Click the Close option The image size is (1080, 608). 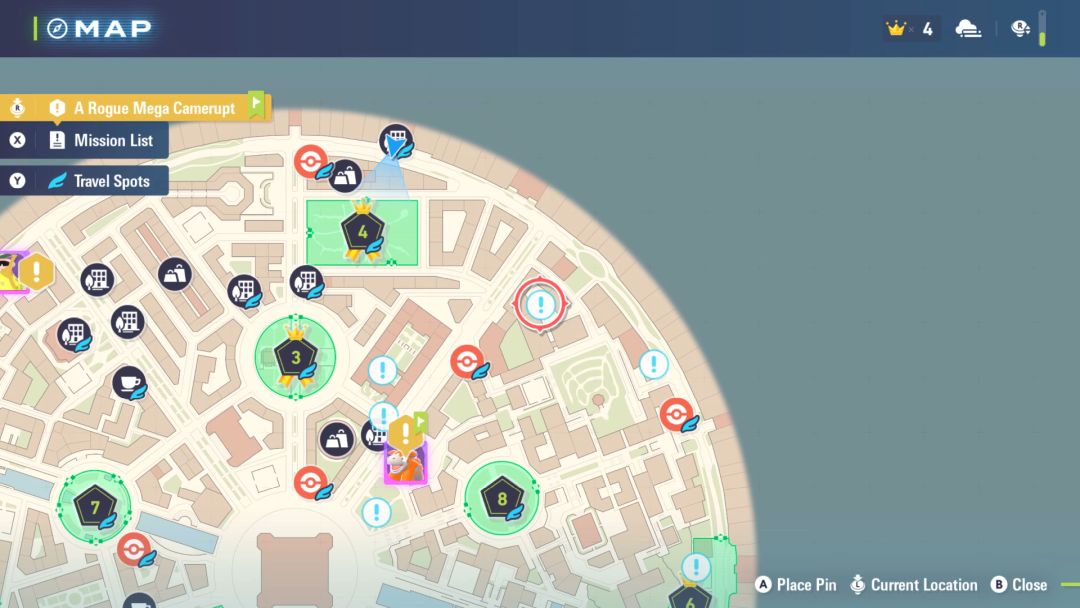(1019, 585)
